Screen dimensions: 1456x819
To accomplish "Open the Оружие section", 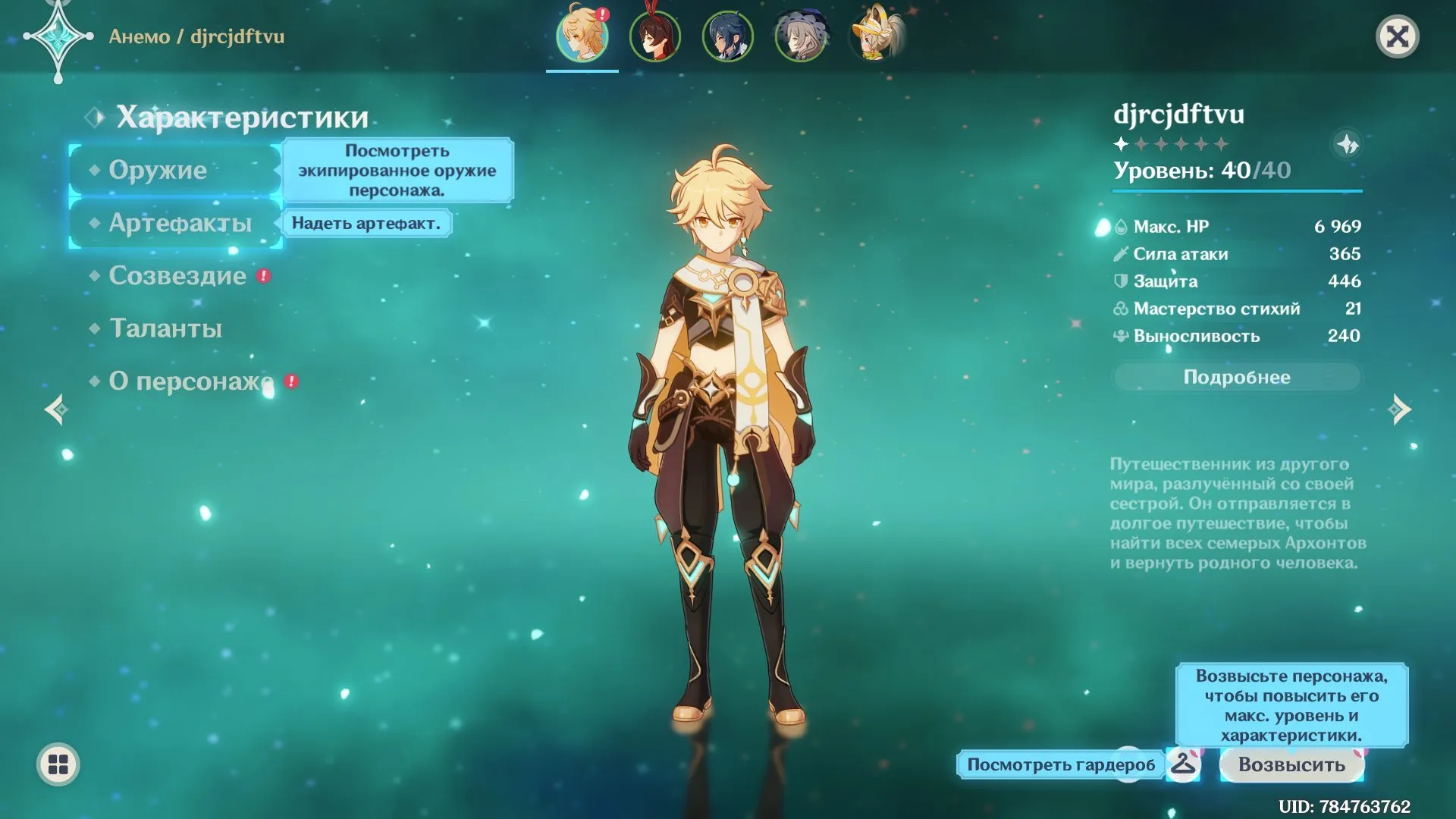I will pos(159,170).
